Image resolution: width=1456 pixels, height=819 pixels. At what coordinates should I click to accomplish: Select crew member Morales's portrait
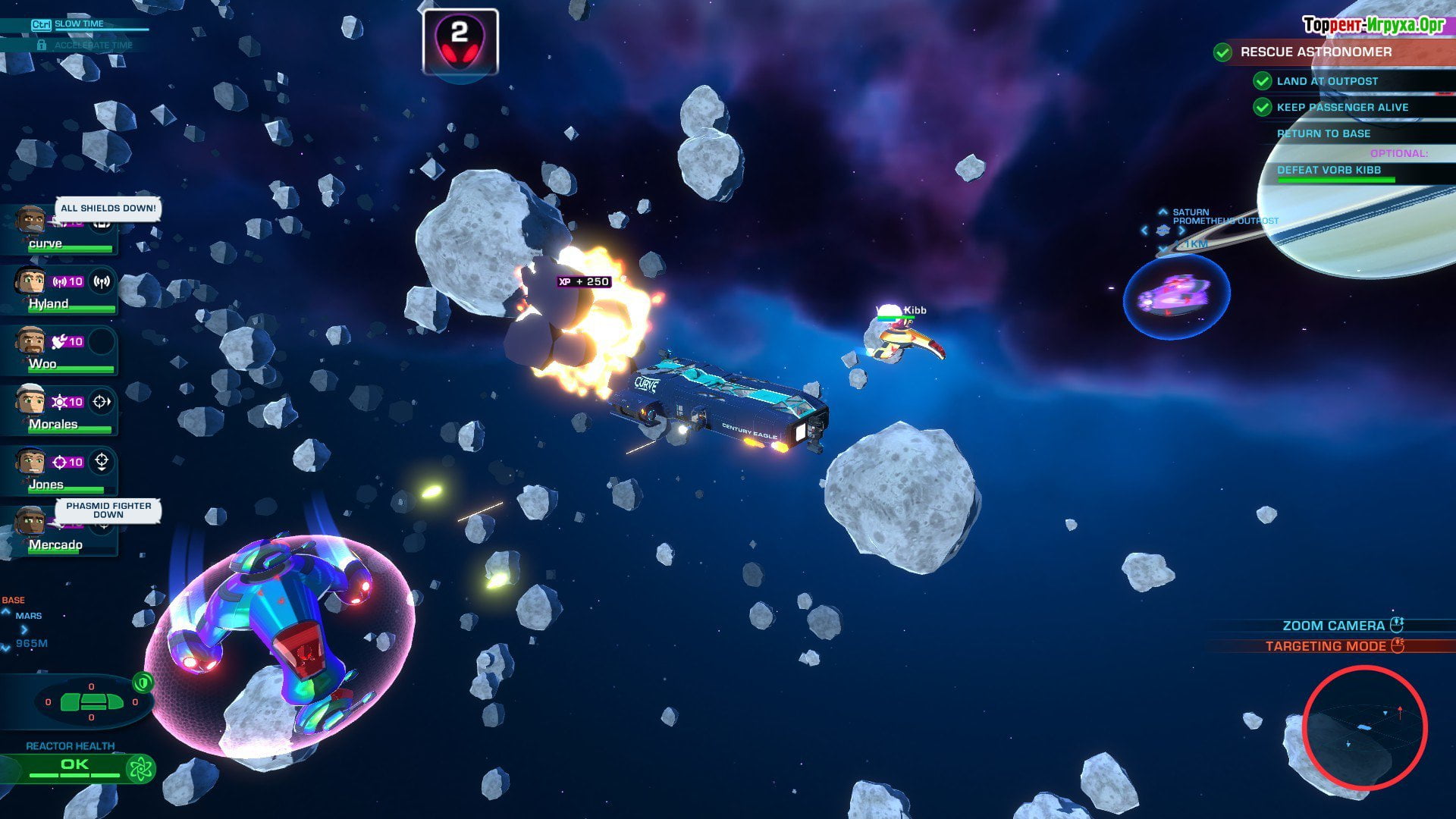[x=30, y=401]
